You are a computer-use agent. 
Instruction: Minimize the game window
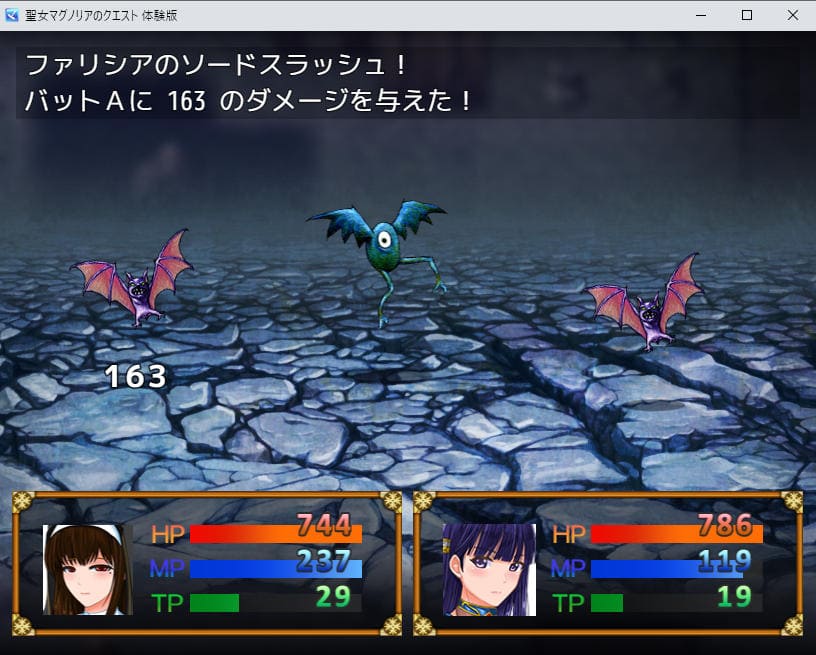(x=701, y=15)
